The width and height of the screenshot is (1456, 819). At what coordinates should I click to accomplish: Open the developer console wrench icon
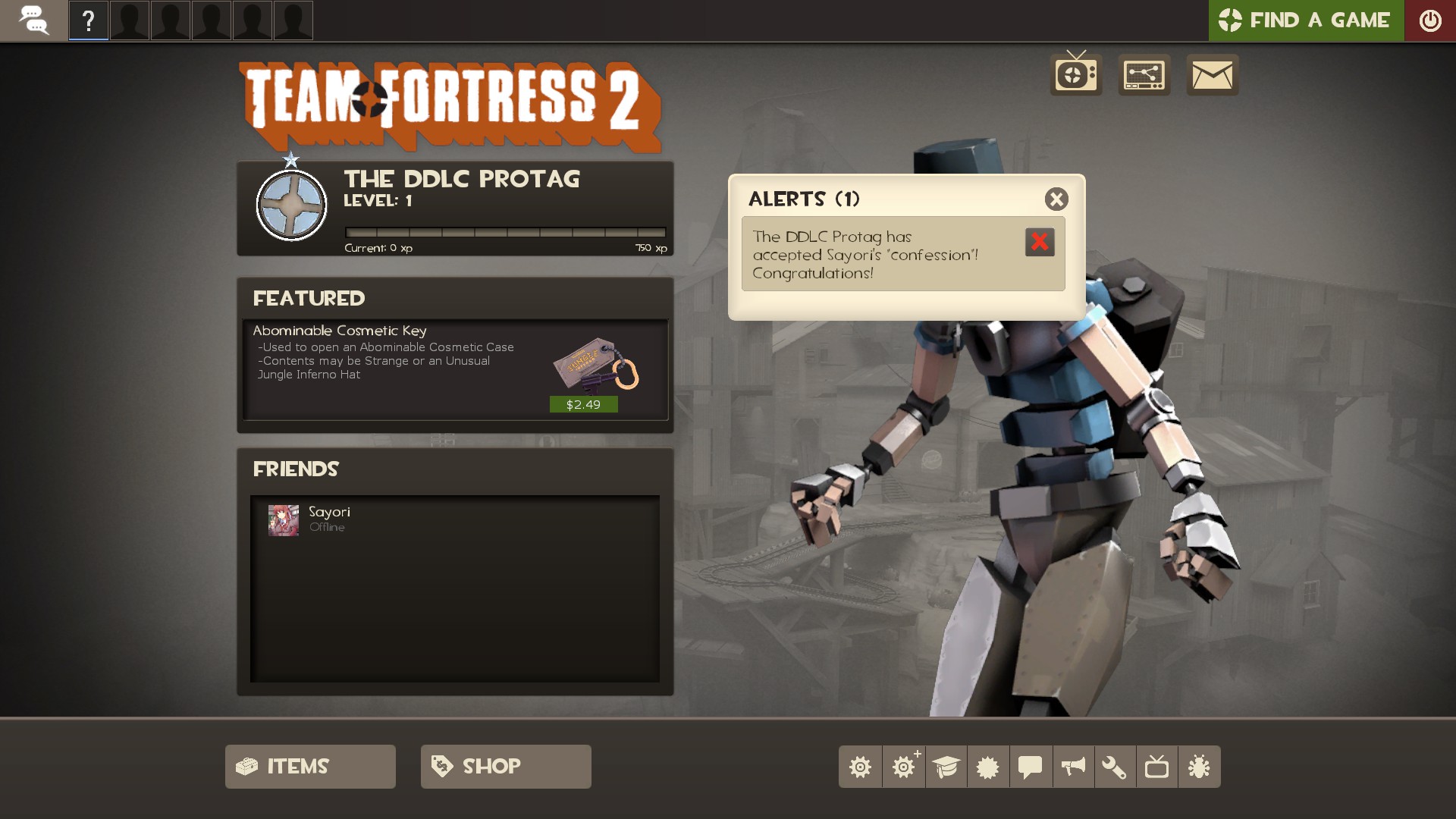pyautogui.click(x=1113, y=767)
